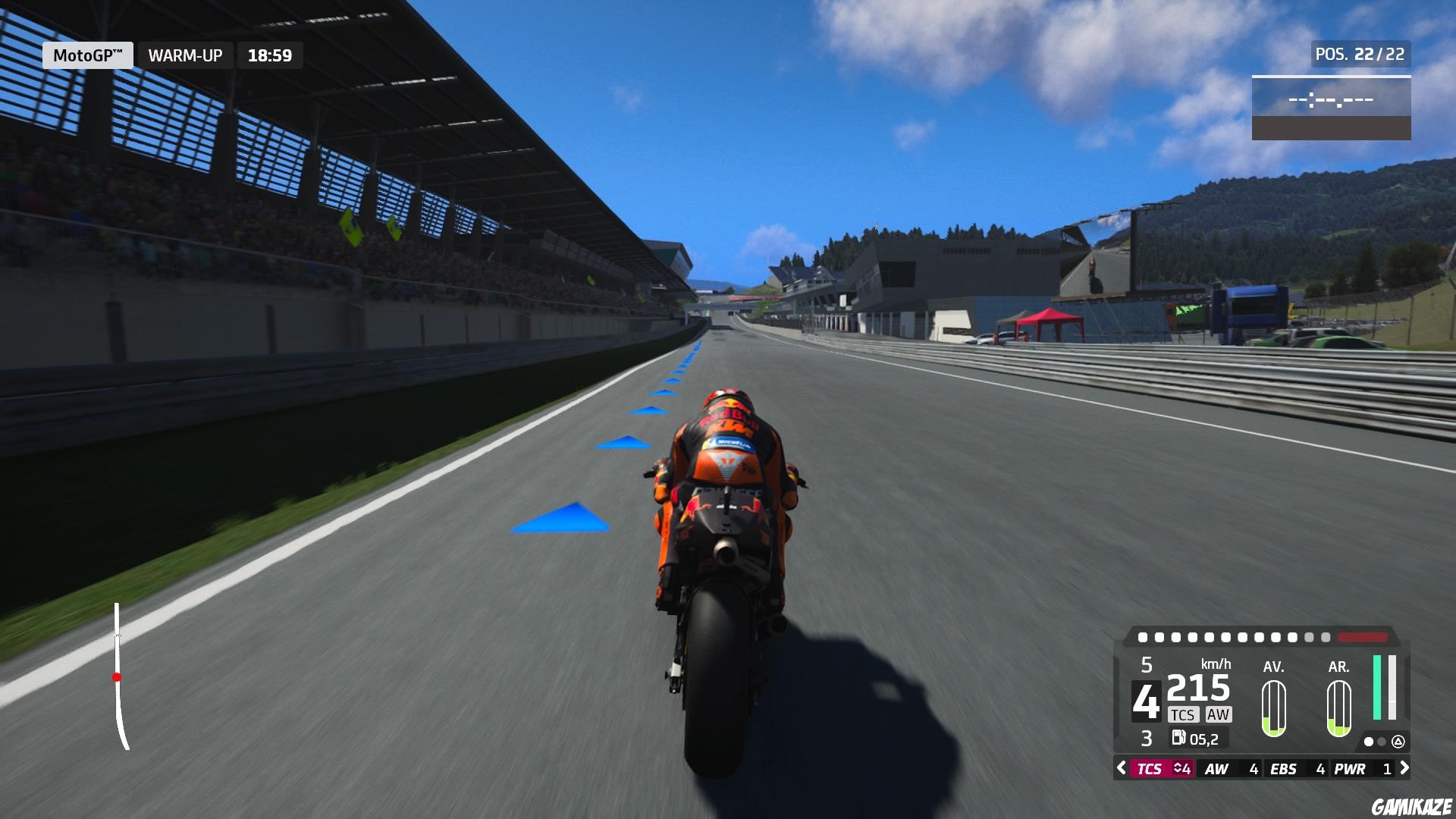Select the gear indicator showing 4
Image resolution: width=1456 pixels, height=819 pixels.
pyautogui.click(x=1146, y=701)
